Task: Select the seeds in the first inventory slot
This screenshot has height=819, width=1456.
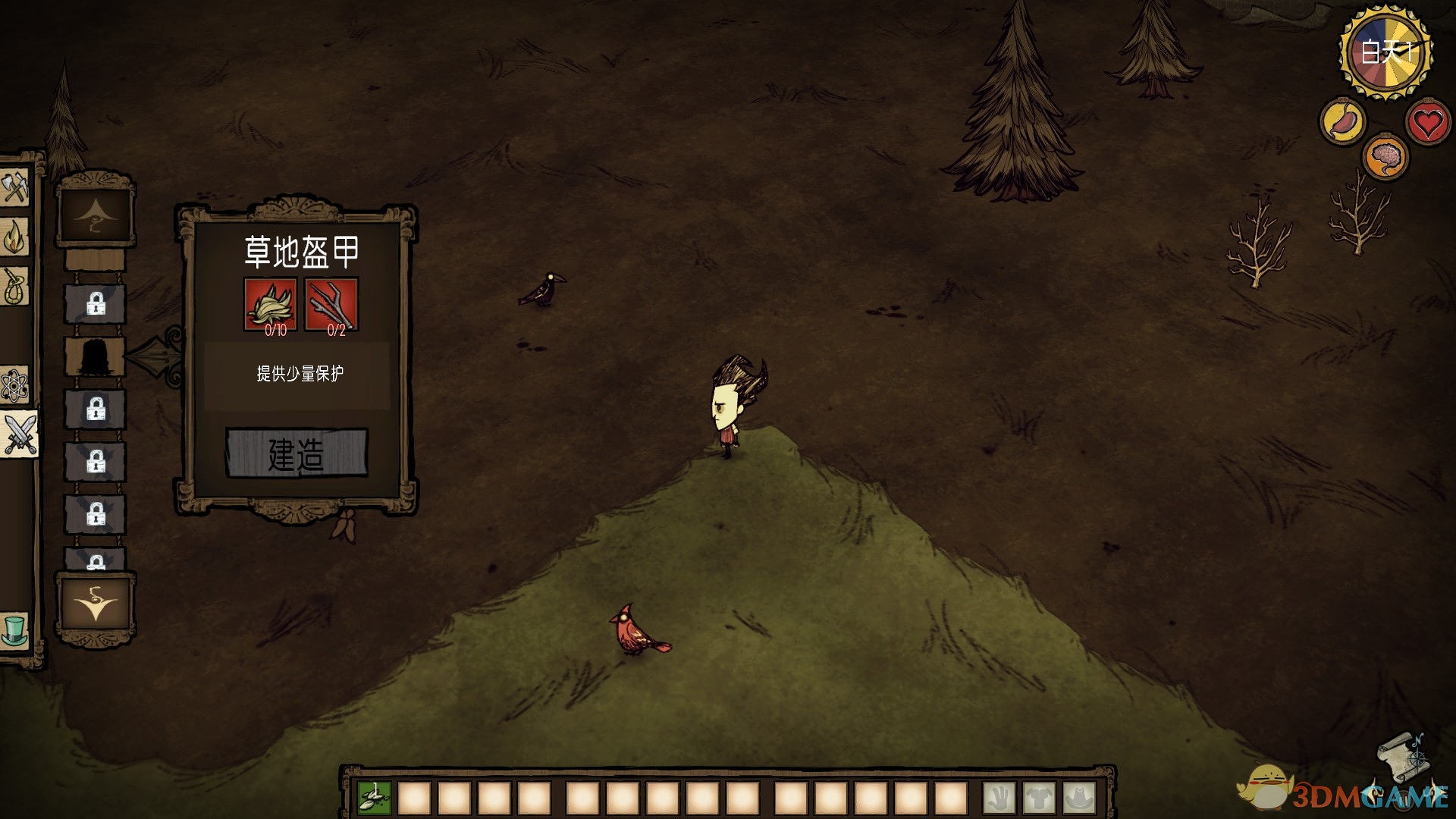Action: 375,798
